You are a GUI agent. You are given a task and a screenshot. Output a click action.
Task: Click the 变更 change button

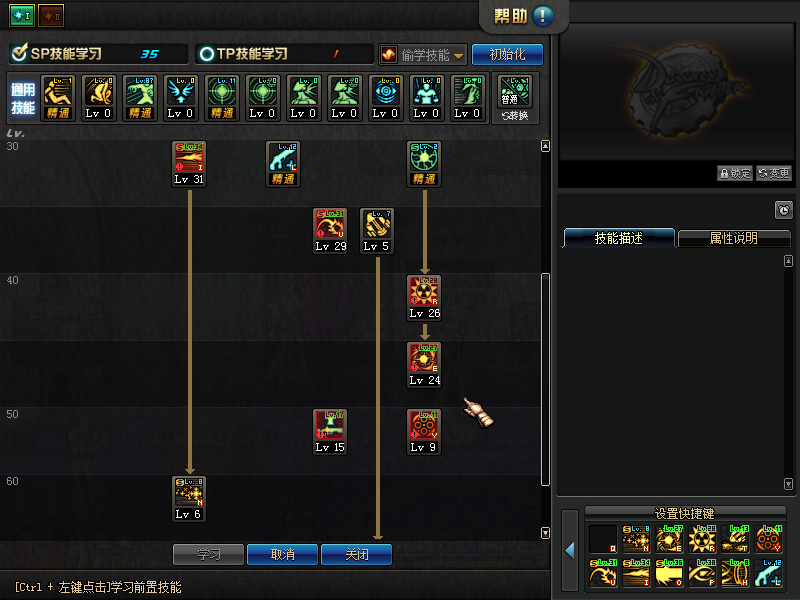(773, 173)
